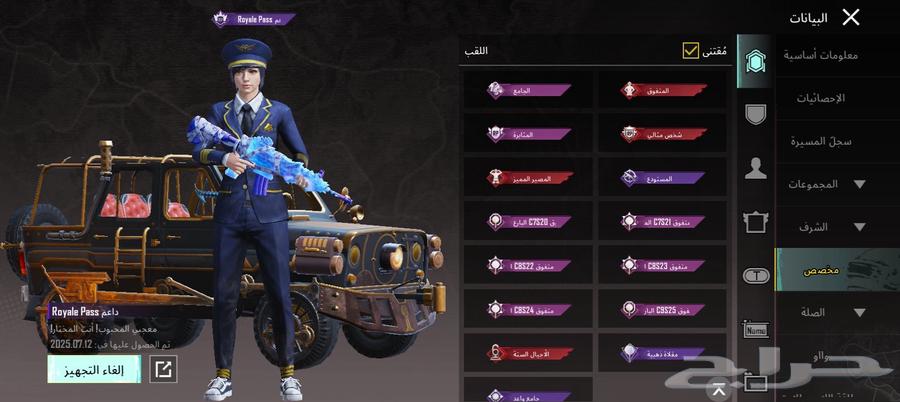Screen dimensions: 900x402
Task: Choose the C8S22 title badge
Action: pos(528,266)
